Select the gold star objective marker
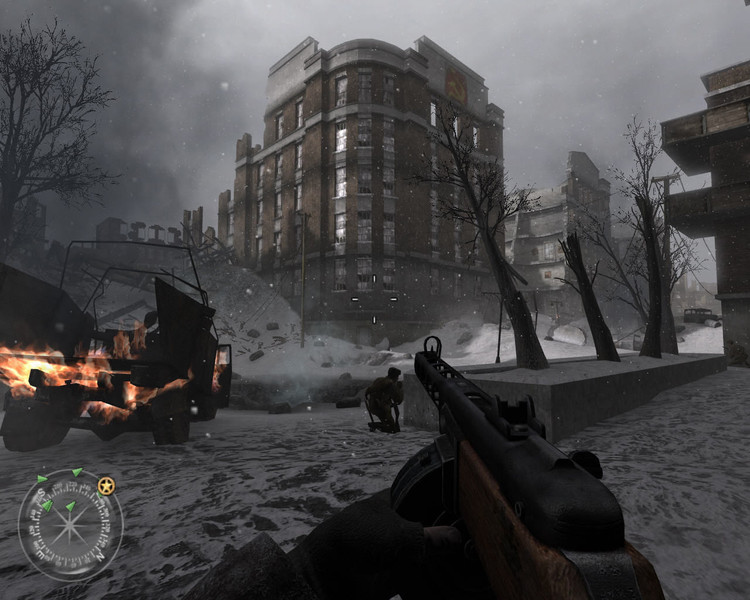The image size is (750, 600). tap(106, 486)
